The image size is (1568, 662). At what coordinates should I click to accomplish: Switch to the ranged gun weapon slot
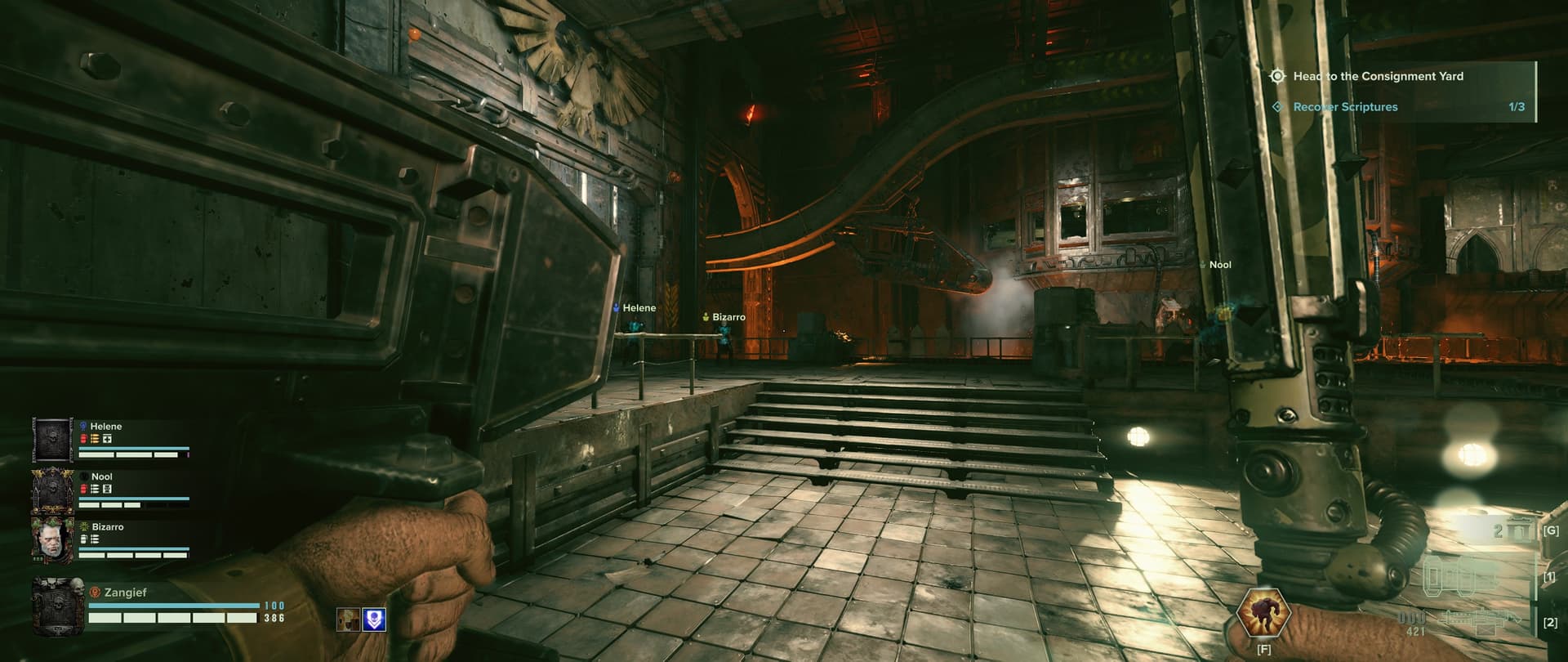tap(1480, 620)
